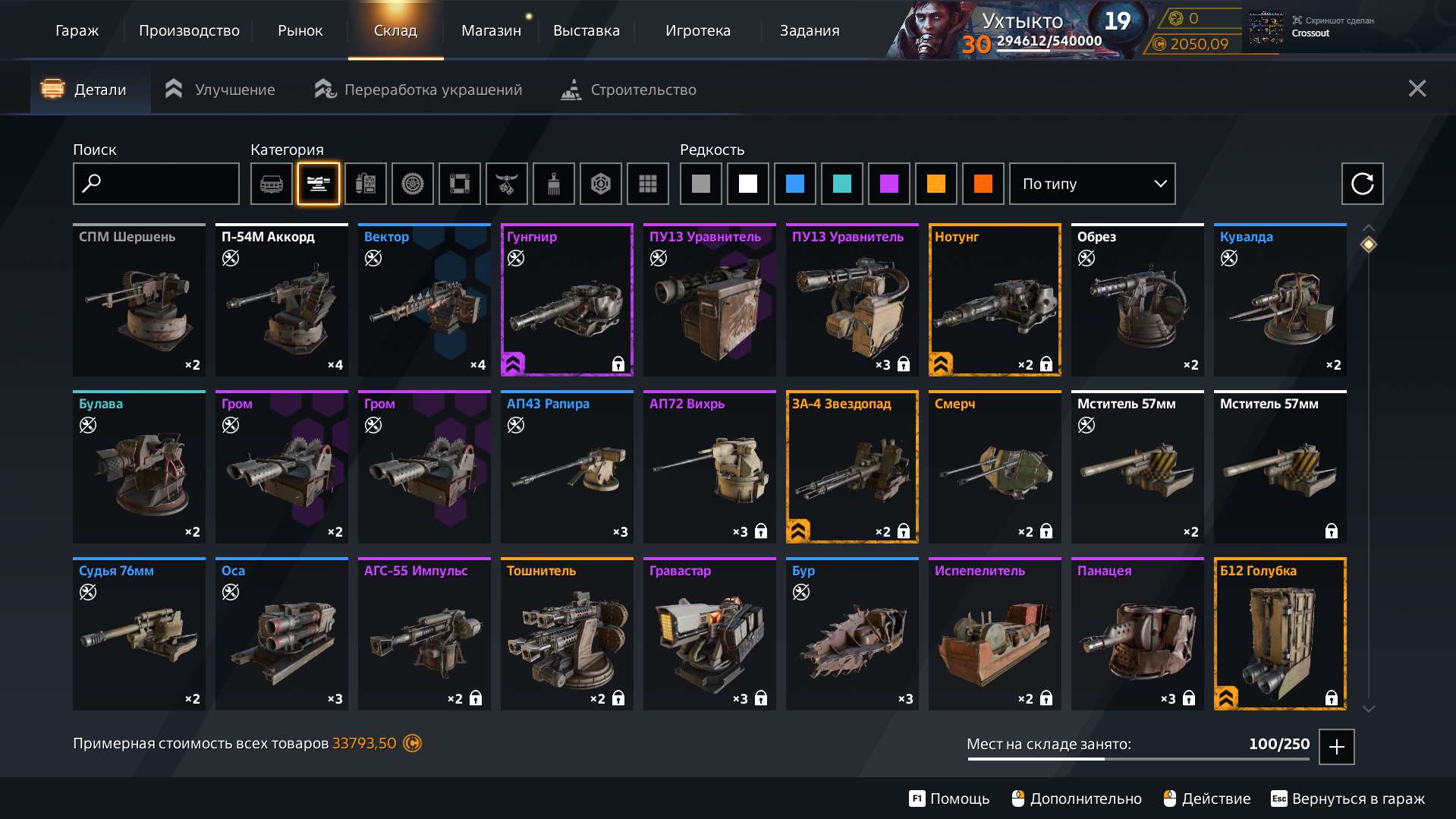Open Переработка украшений section
1456x819 pixels.
(x=419, y=90)
